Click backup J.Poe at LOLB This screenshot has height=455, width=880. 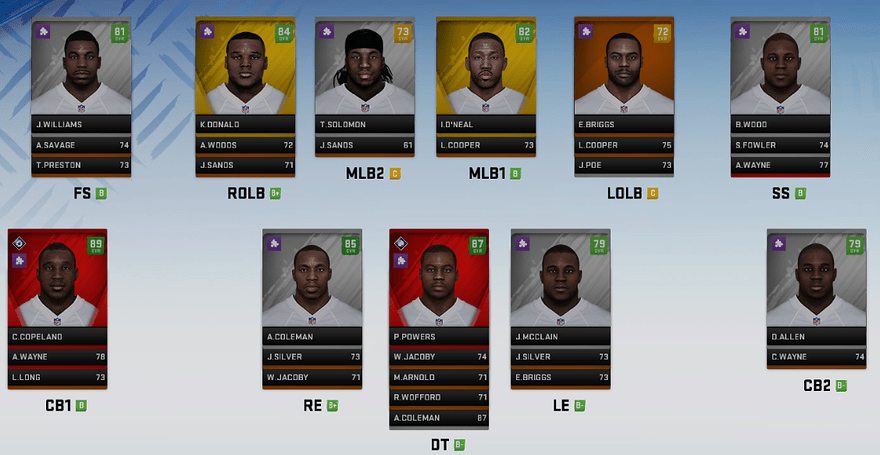pos(624,164)
